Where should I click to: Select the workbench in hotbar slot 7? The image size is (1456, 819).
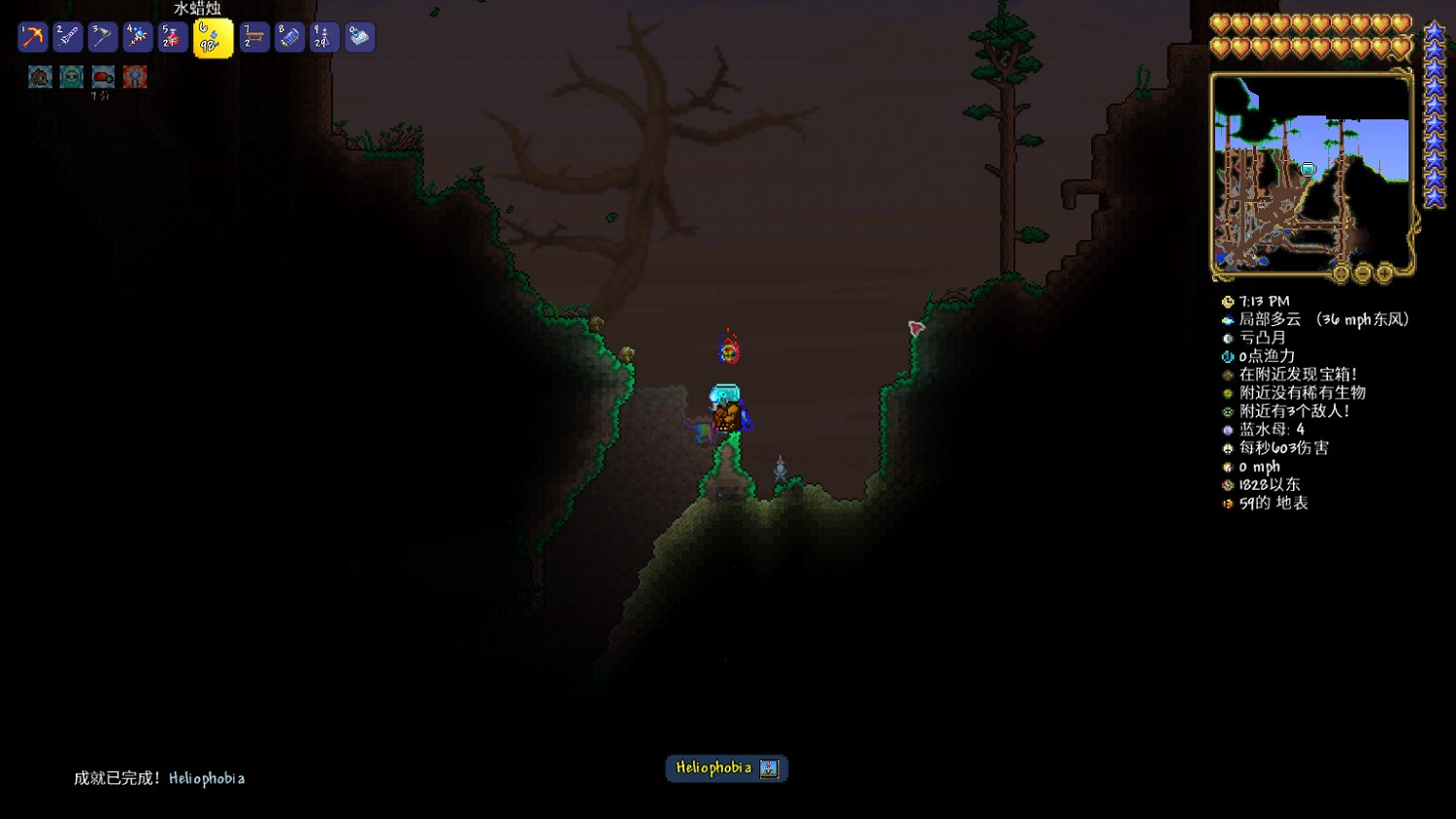click(253, 36)
